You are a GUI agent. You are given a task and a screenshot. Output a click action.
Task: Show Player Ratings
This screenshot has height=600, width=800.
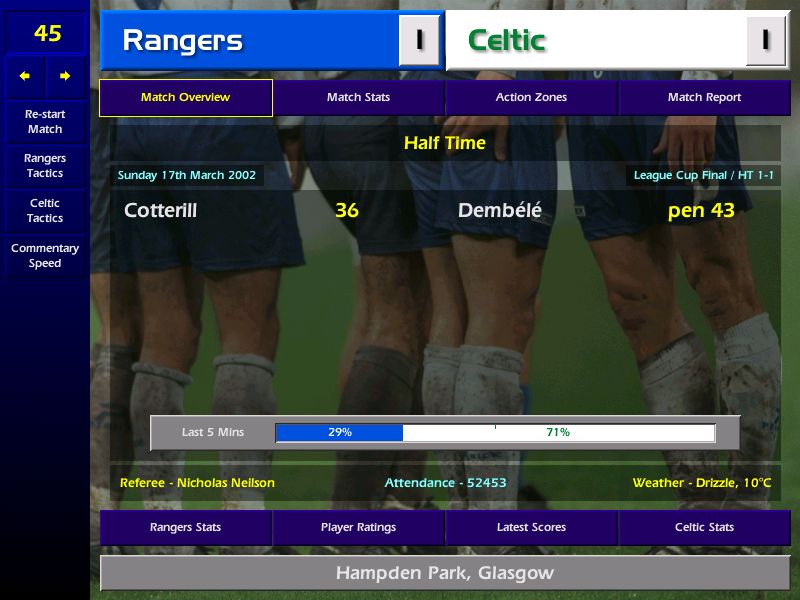coord(358,527)
